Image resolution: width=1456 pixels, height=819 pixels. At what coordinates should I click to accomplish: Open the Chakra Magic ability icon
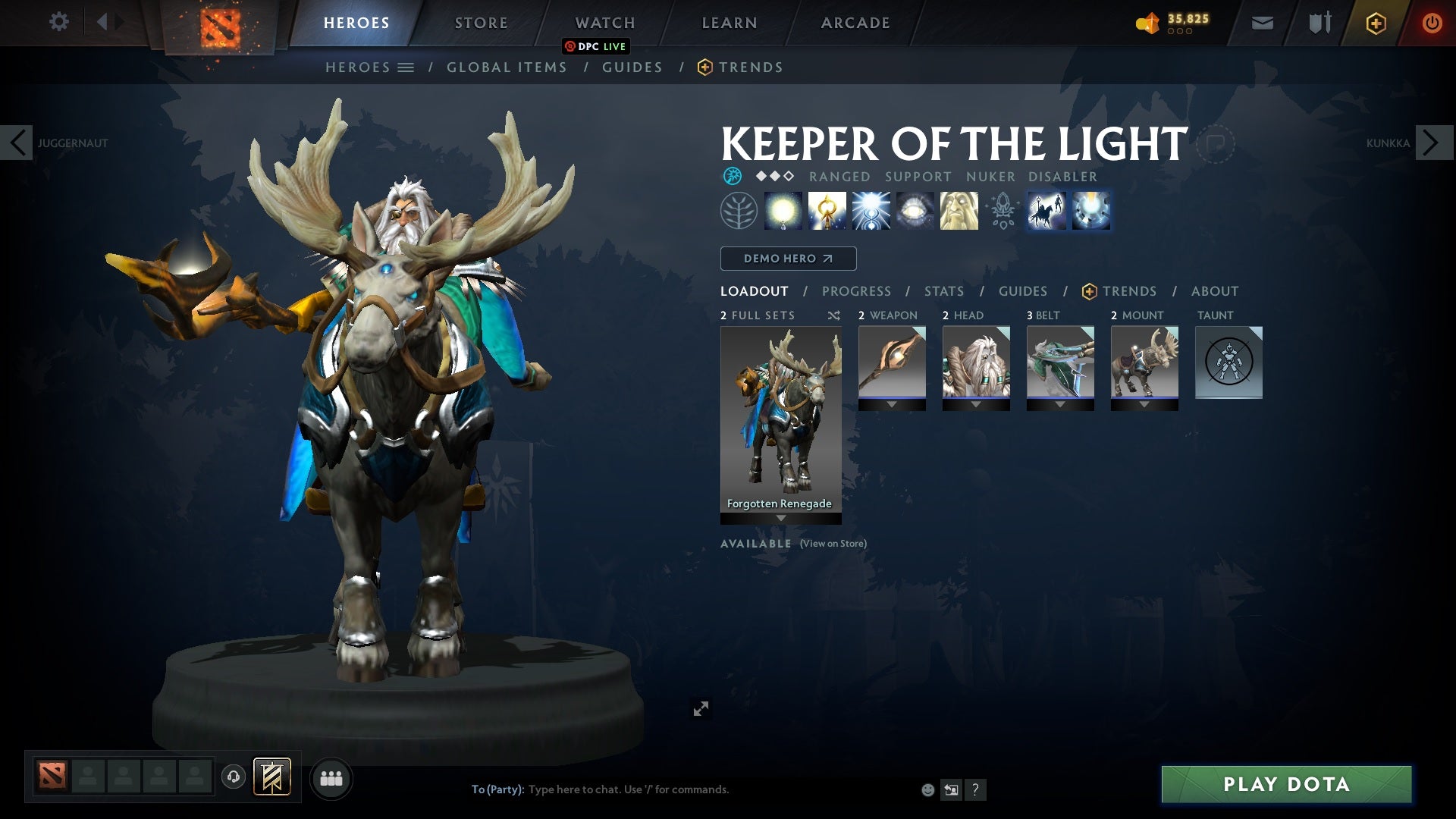coord(827,211)
